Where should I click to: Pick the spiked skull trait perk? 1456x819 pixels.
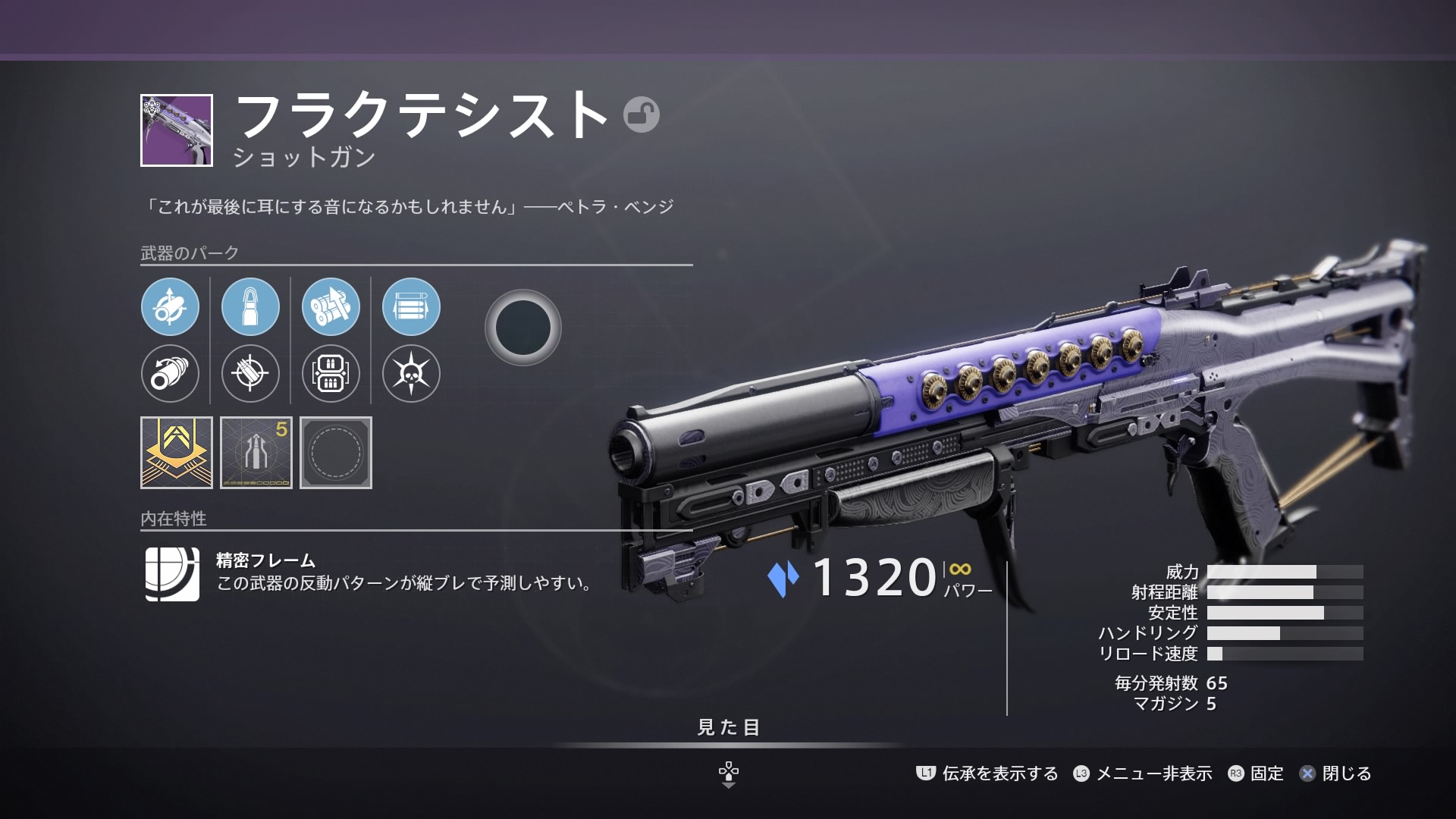(x=411, y=373)
